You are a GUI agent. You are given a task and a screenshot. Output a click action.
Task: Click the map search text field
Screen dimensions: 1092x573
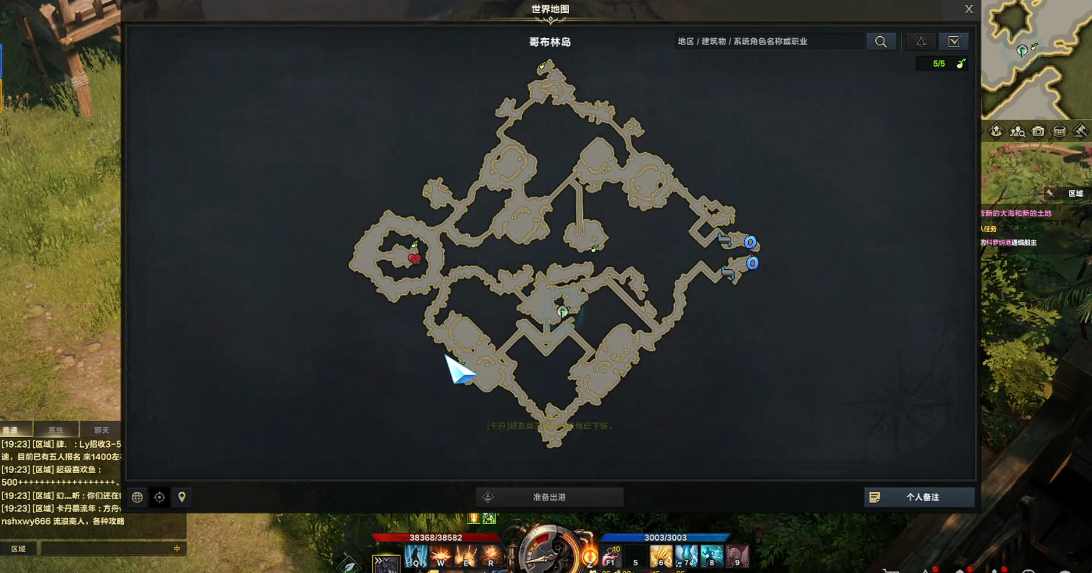(x=768, y=42)
